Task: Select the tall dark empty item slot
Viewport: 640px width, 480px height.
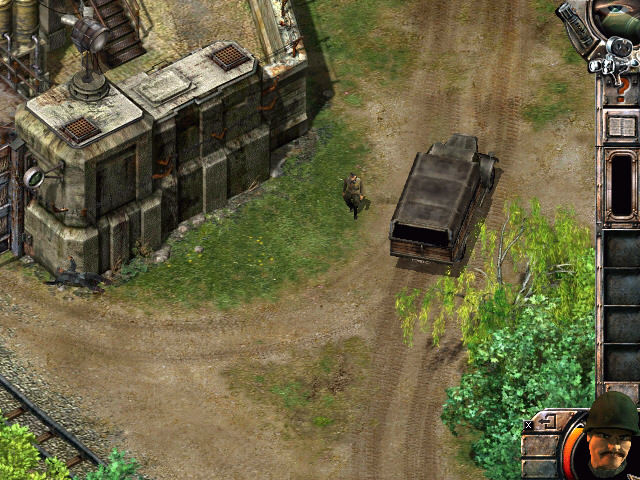Action: (621, 183)
